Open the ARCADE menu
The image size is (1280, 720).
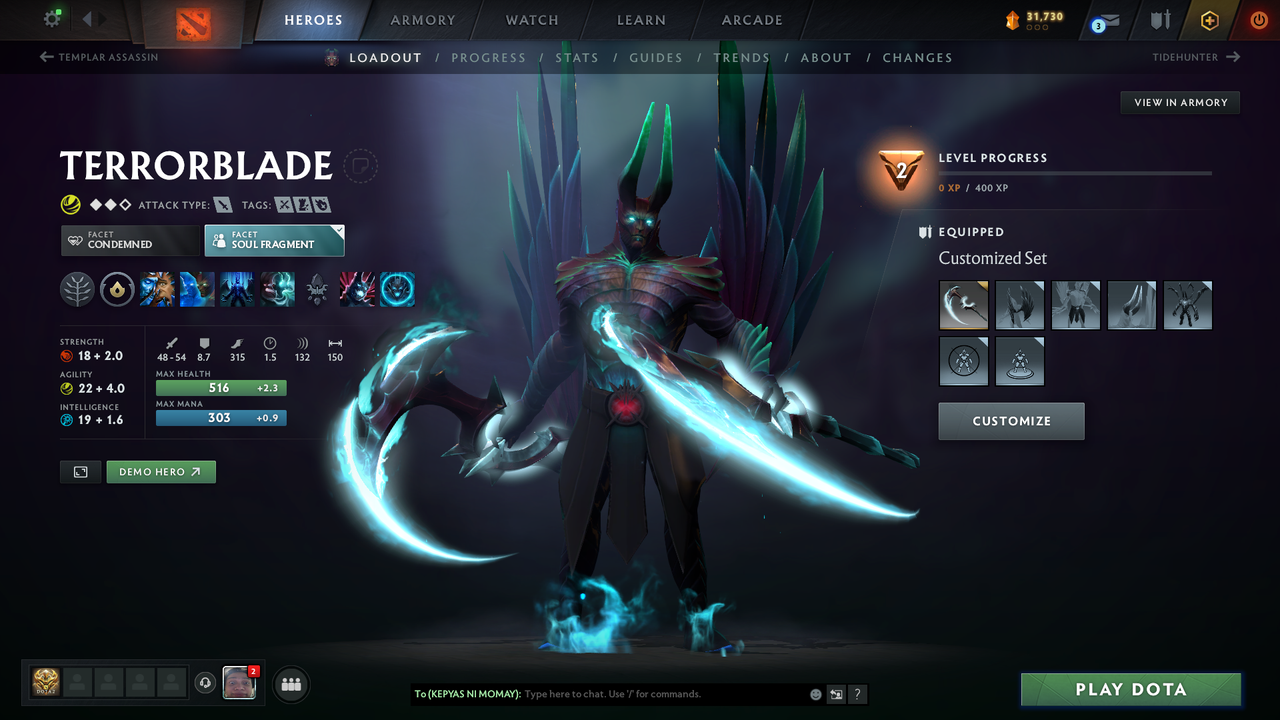(751, 20)
